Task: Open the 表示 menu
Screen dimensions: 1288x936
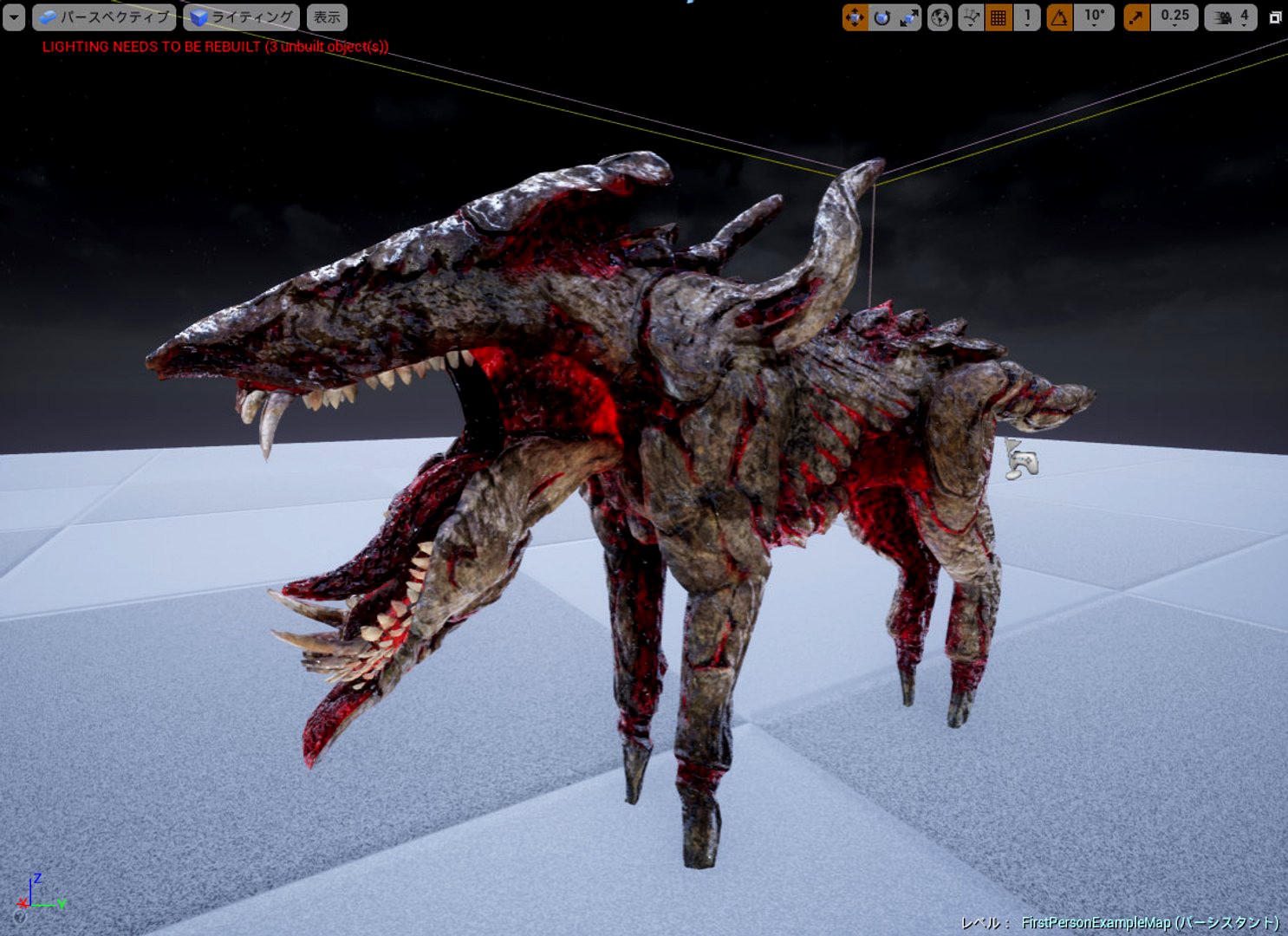Action: [327, 16]
